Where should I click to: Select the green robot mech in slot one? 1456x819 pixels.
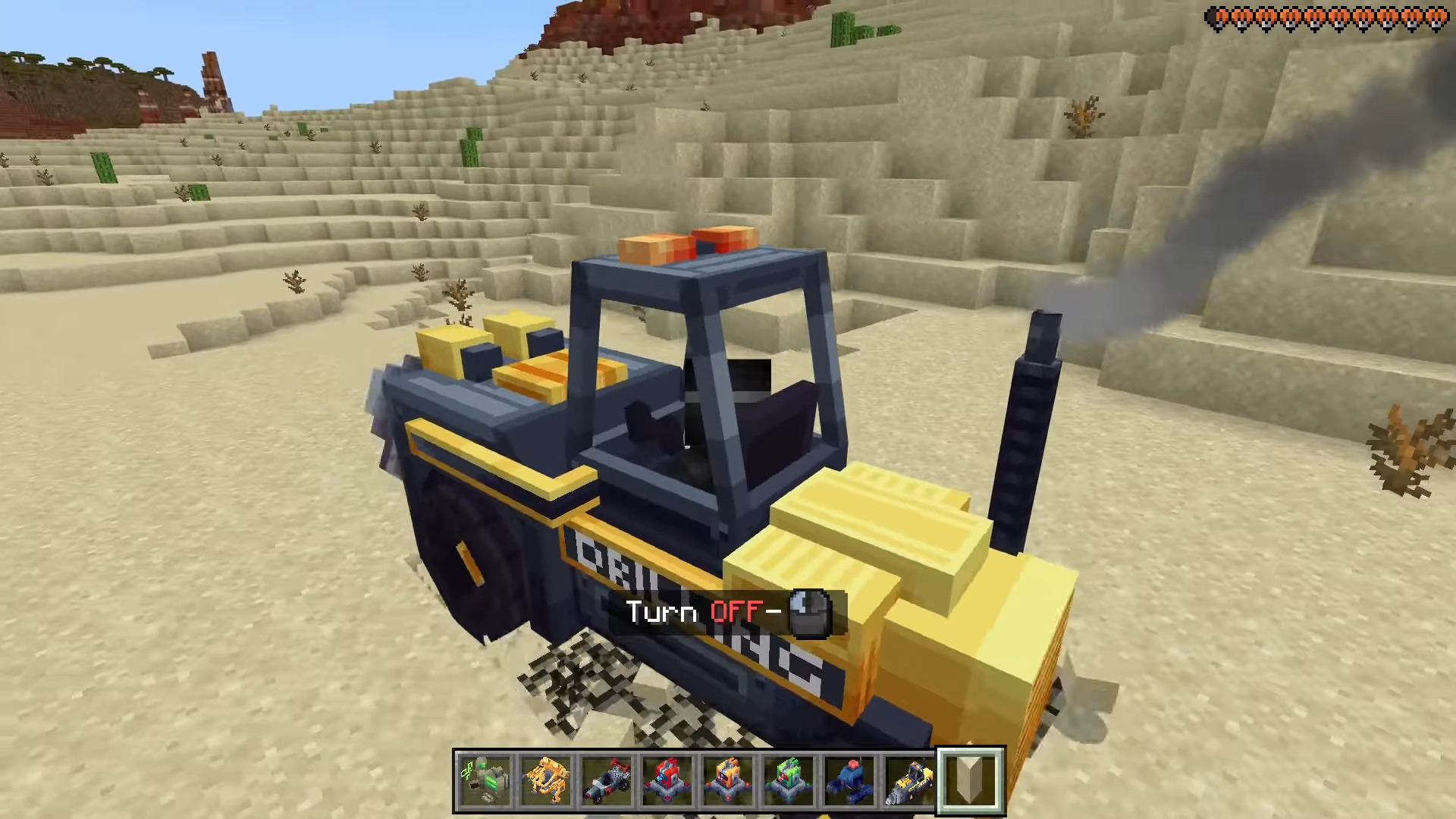[x=485, y=781]
